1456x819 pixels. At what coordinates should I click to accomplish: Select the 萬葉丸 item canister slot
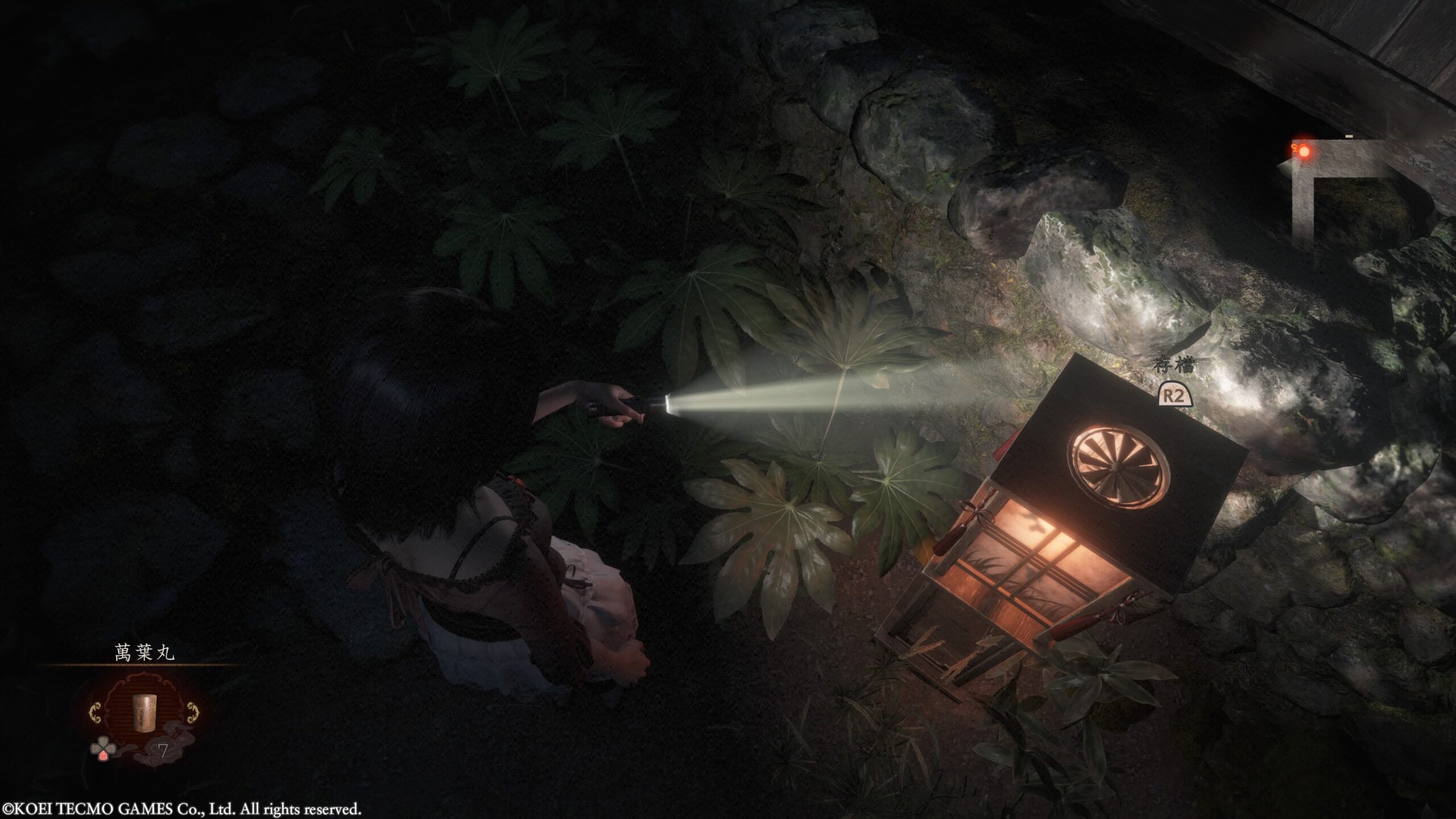(140, 713)
